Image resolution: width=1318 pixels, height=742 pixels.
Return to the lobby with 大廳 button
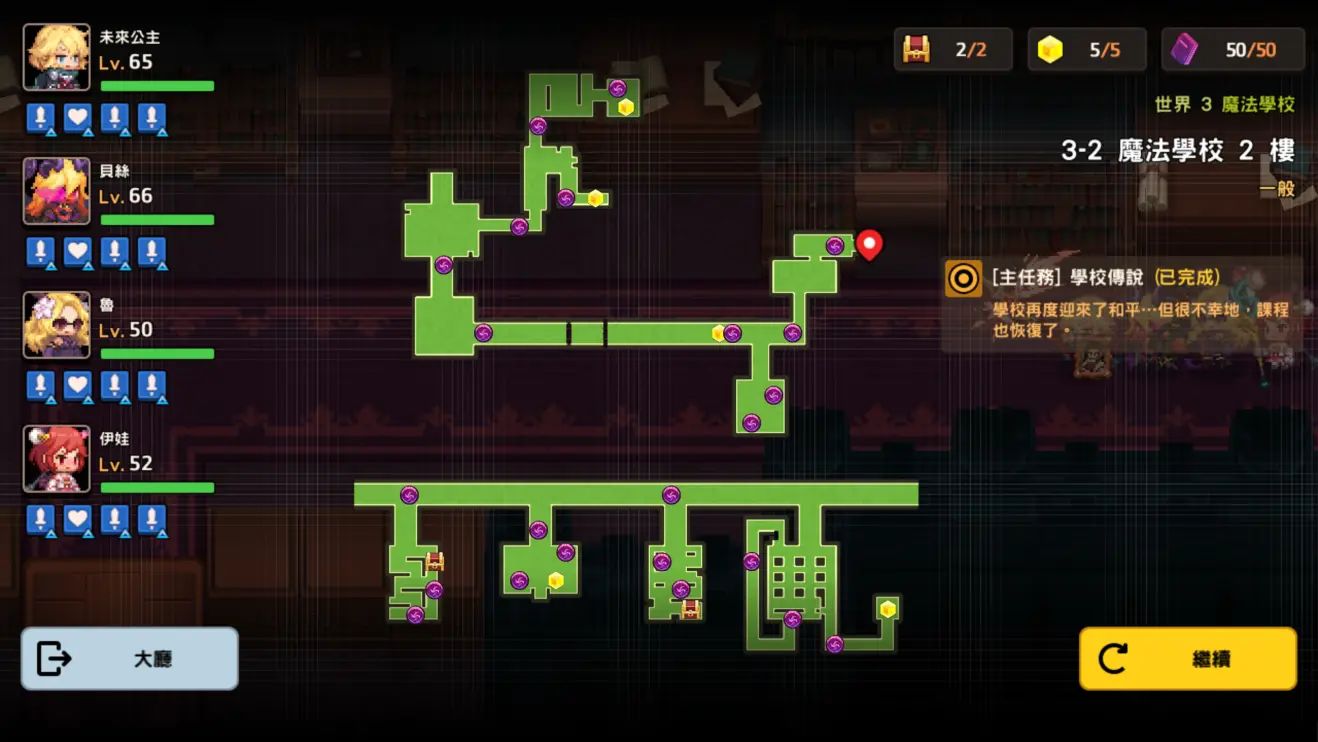click(129, 659)
